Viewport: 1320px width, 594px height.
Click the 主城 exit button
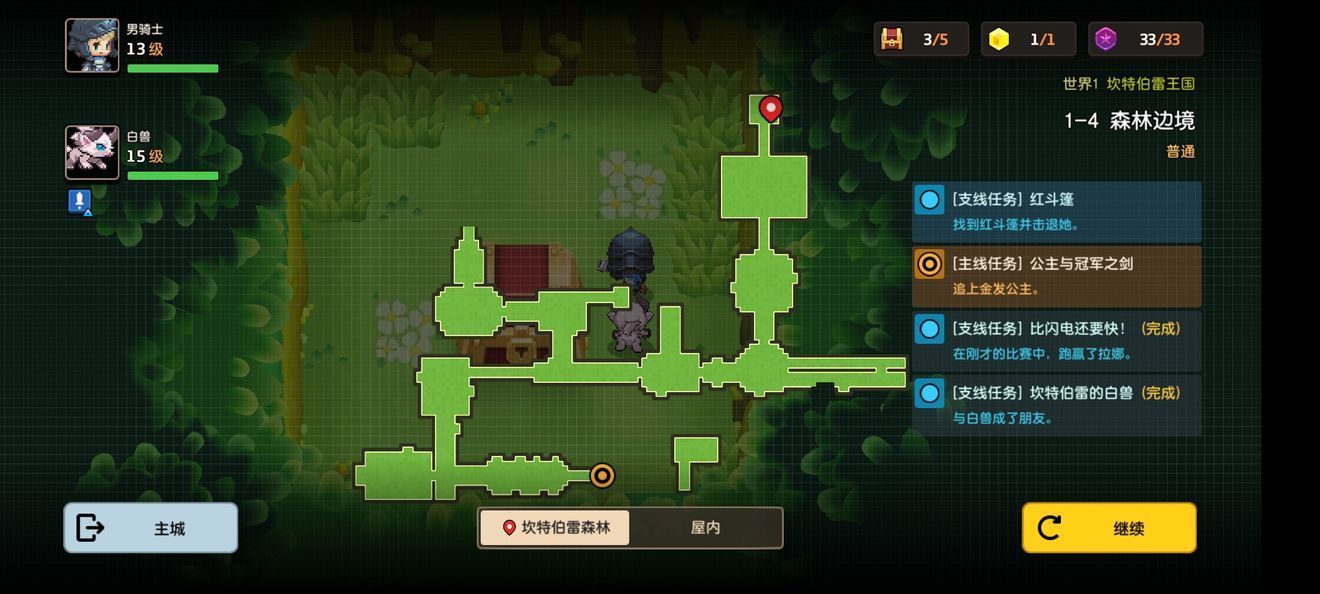[151, 528]
